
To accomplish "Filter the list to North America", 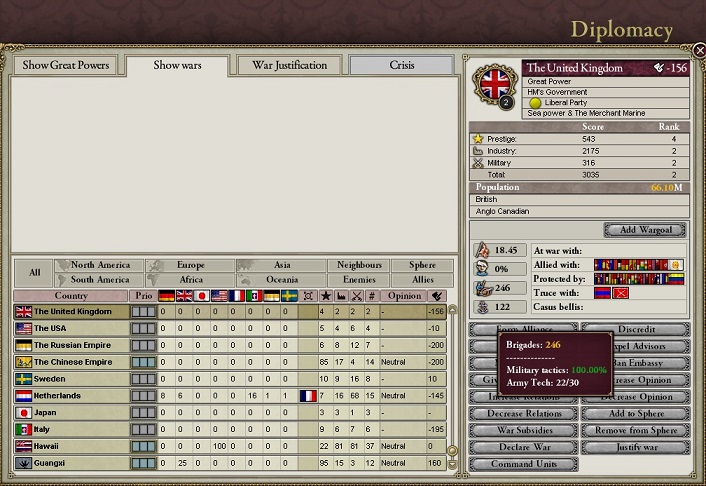I will coord(101,265).
